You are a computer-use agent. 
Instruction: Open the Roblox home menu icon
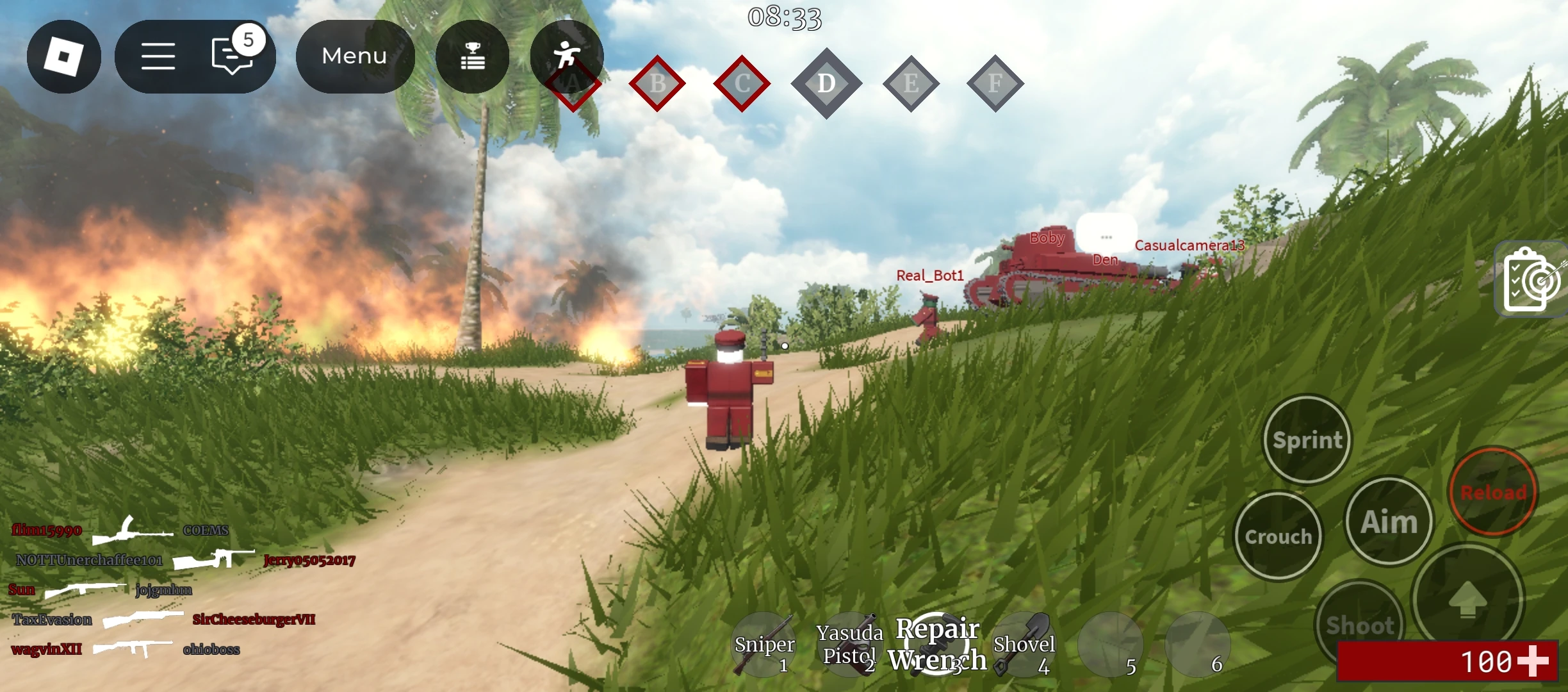[64, 56]
